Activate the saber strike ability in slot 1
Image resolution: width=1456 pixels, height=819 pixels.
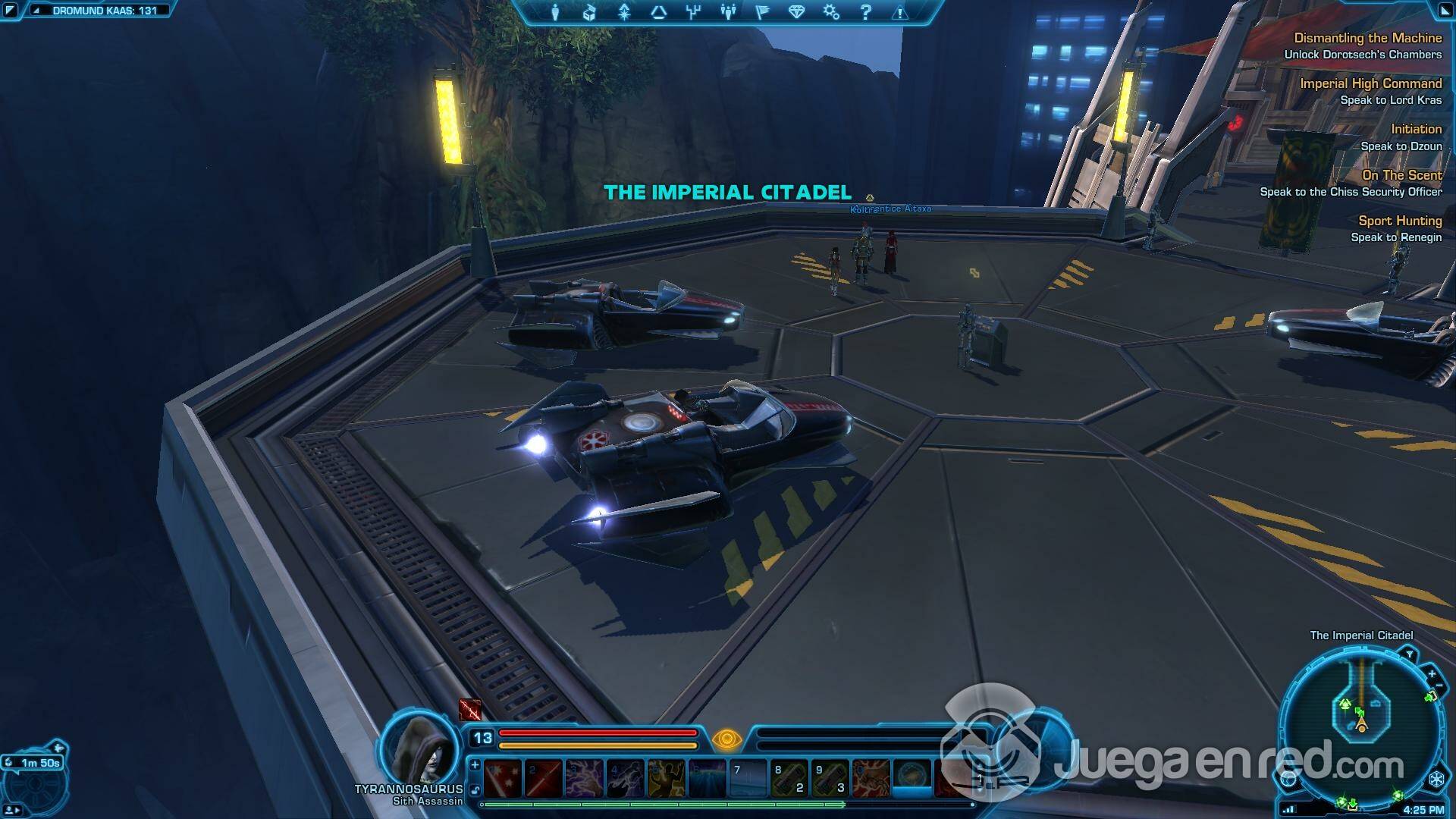(503, 779)
